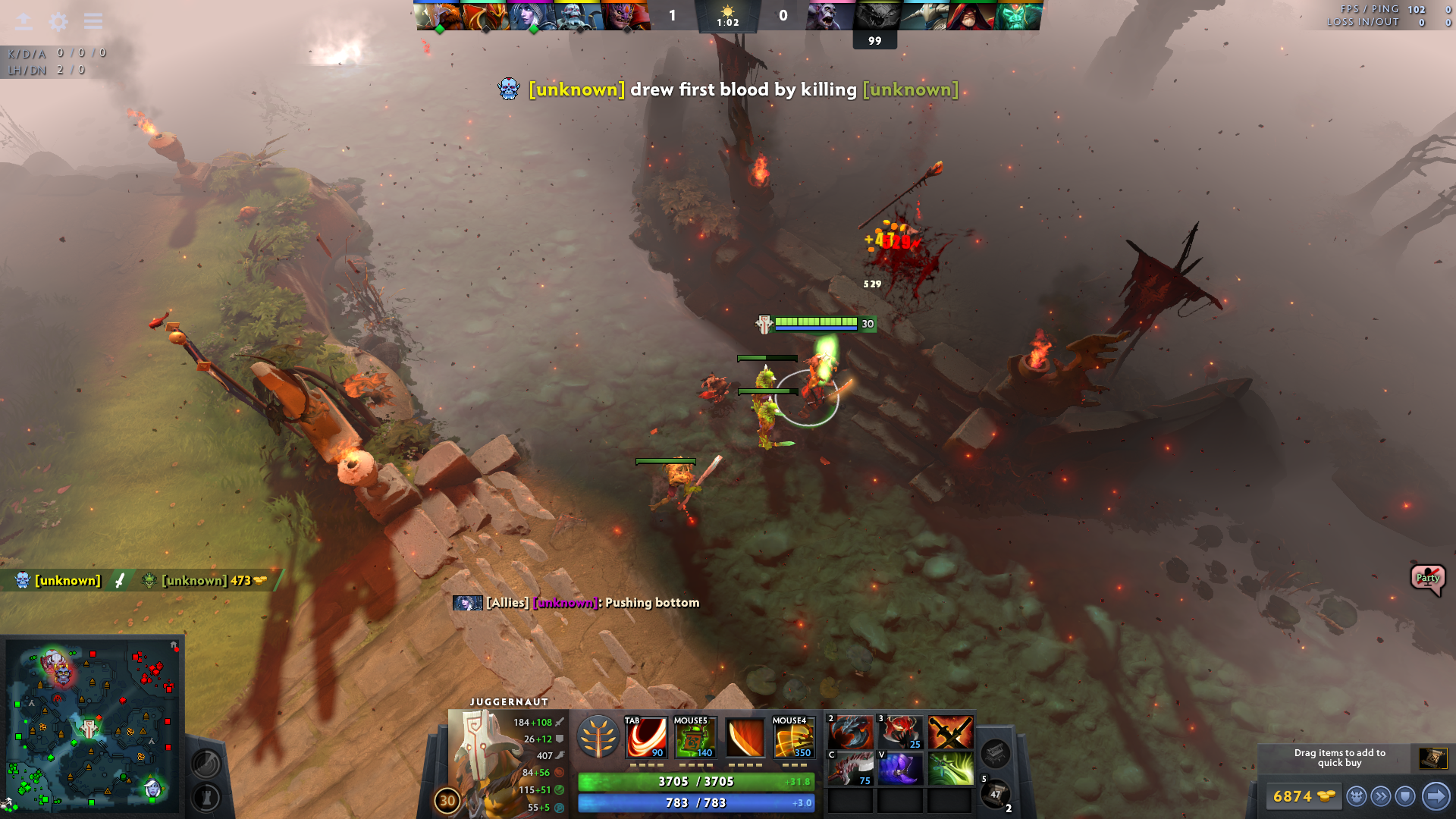Open the Juggernaut talent tree
Image resolution: width=1456 pixels, height=819 pixels.
tap(598, 737)
